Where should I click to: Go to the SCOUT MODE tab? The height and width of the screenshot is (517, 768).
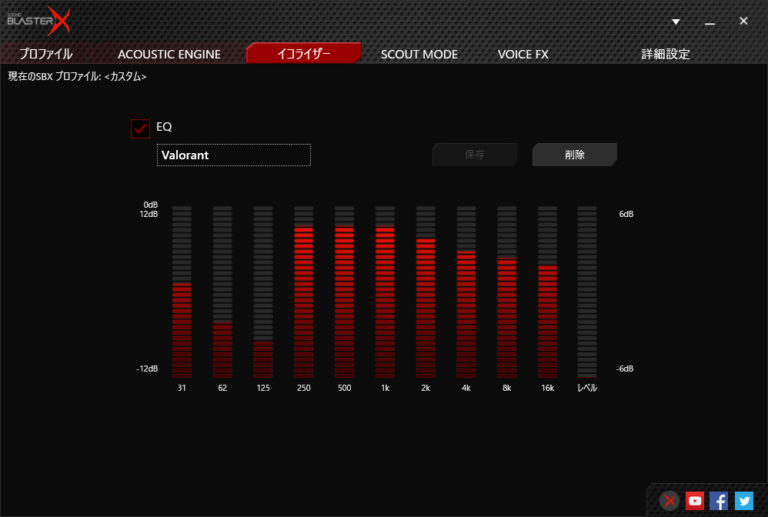coord(419,54)
